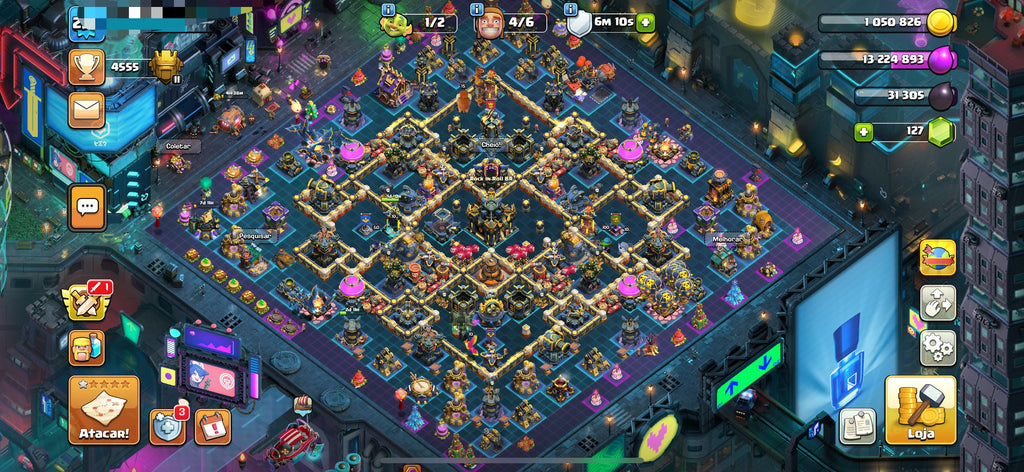
Task: Open the army barbarian and potion button
Action: pos(87,348)
